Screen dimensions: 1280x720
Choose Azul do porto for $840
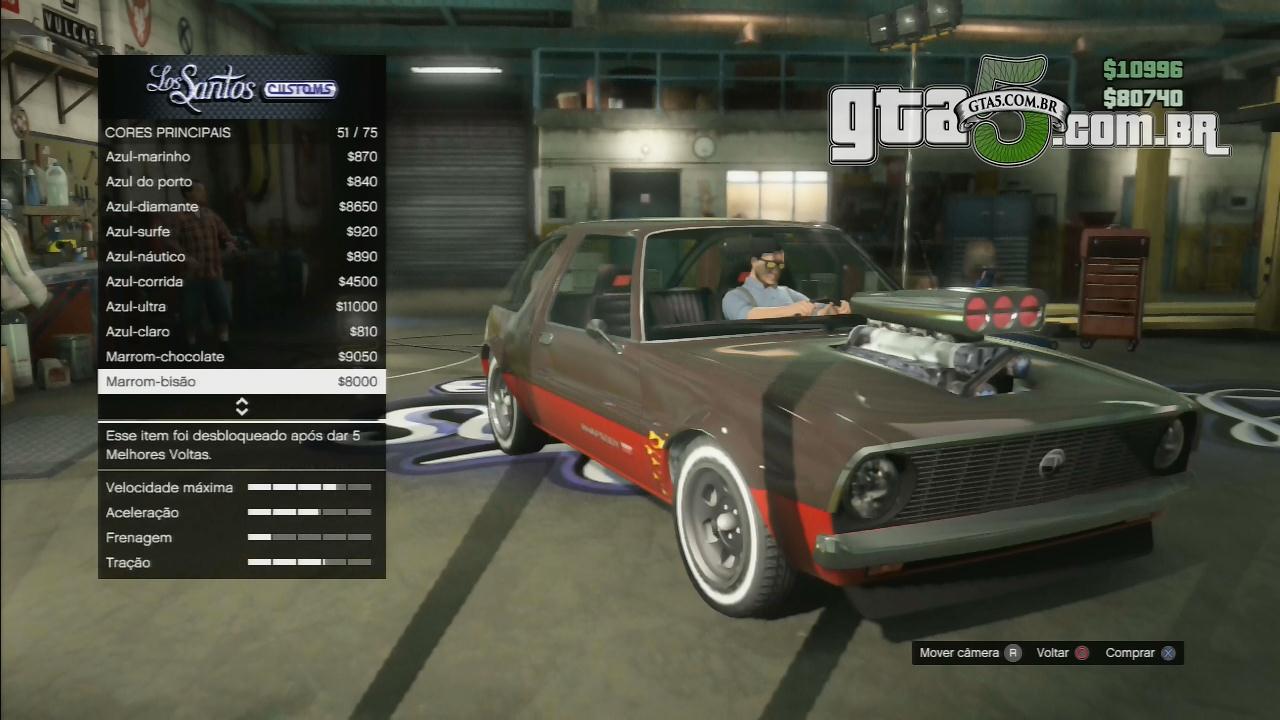pos(241,182)
